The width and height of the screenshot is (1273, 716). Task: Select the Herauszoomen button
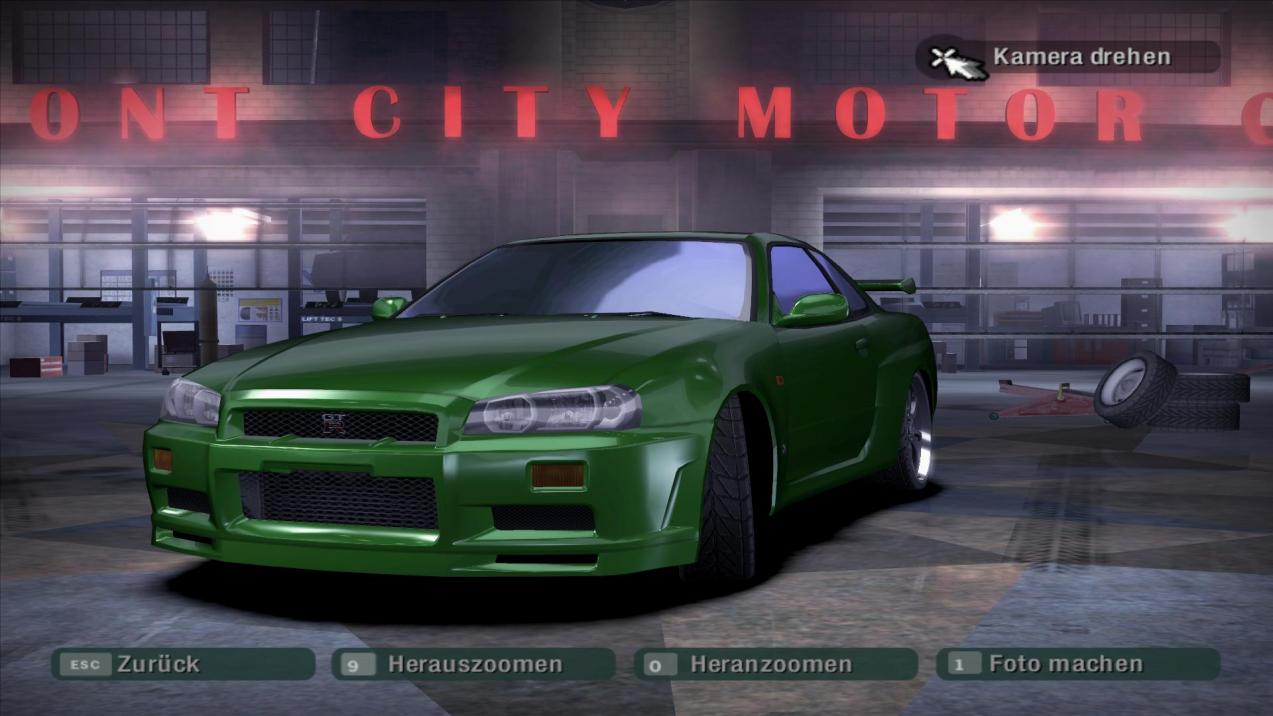click(x=474, y=664)
